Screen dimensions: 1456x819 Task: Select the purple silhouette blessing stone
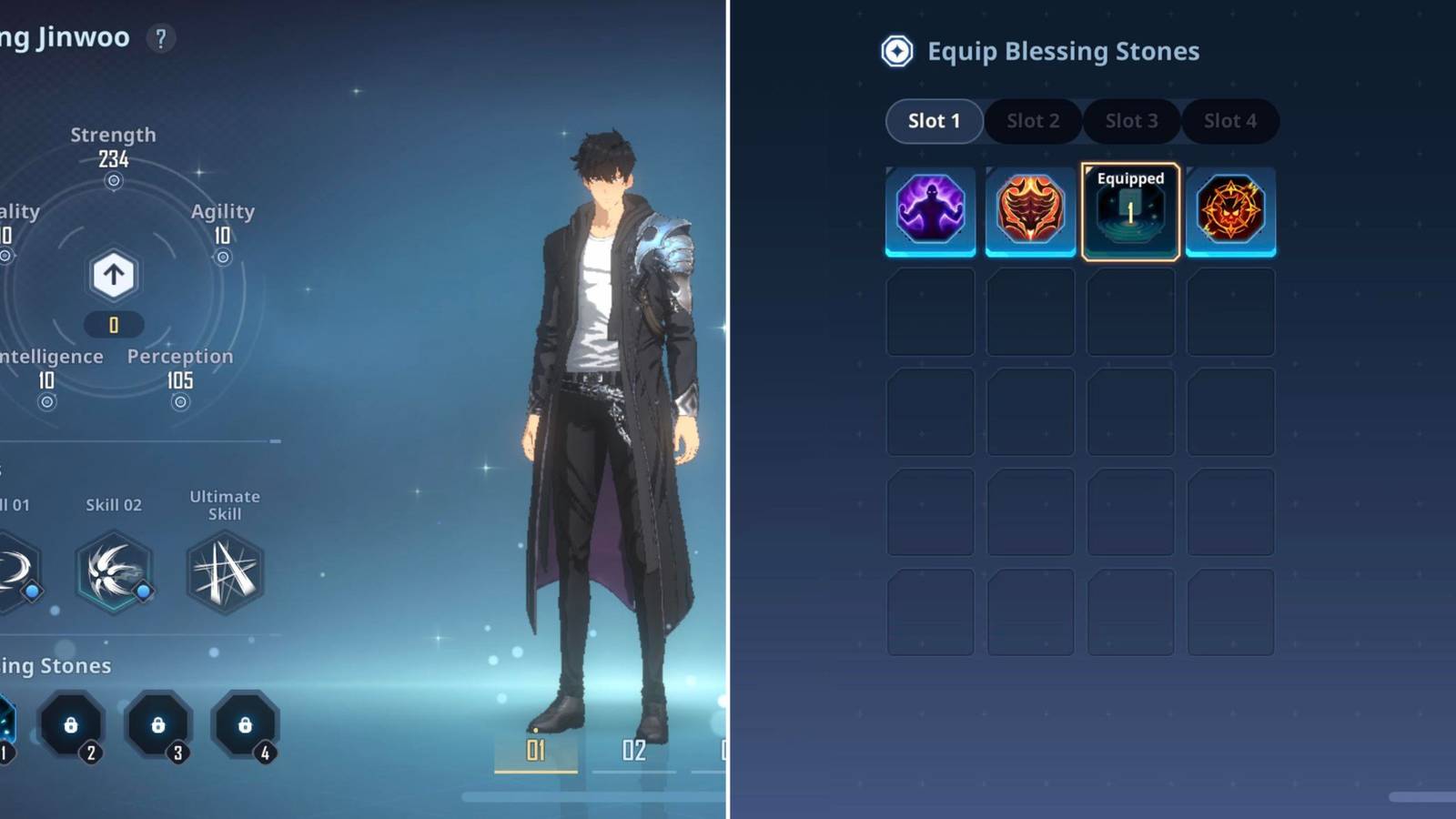(x=930, y=211)
